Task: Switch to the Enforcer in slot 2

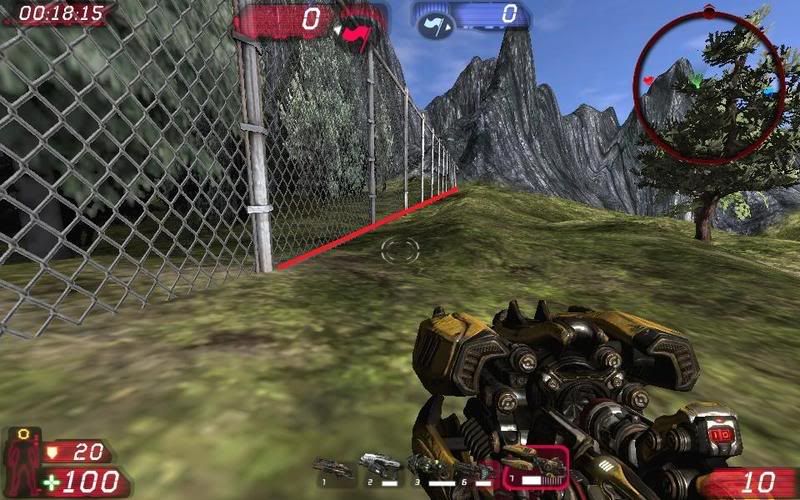Action: click(x=380, y=464)
